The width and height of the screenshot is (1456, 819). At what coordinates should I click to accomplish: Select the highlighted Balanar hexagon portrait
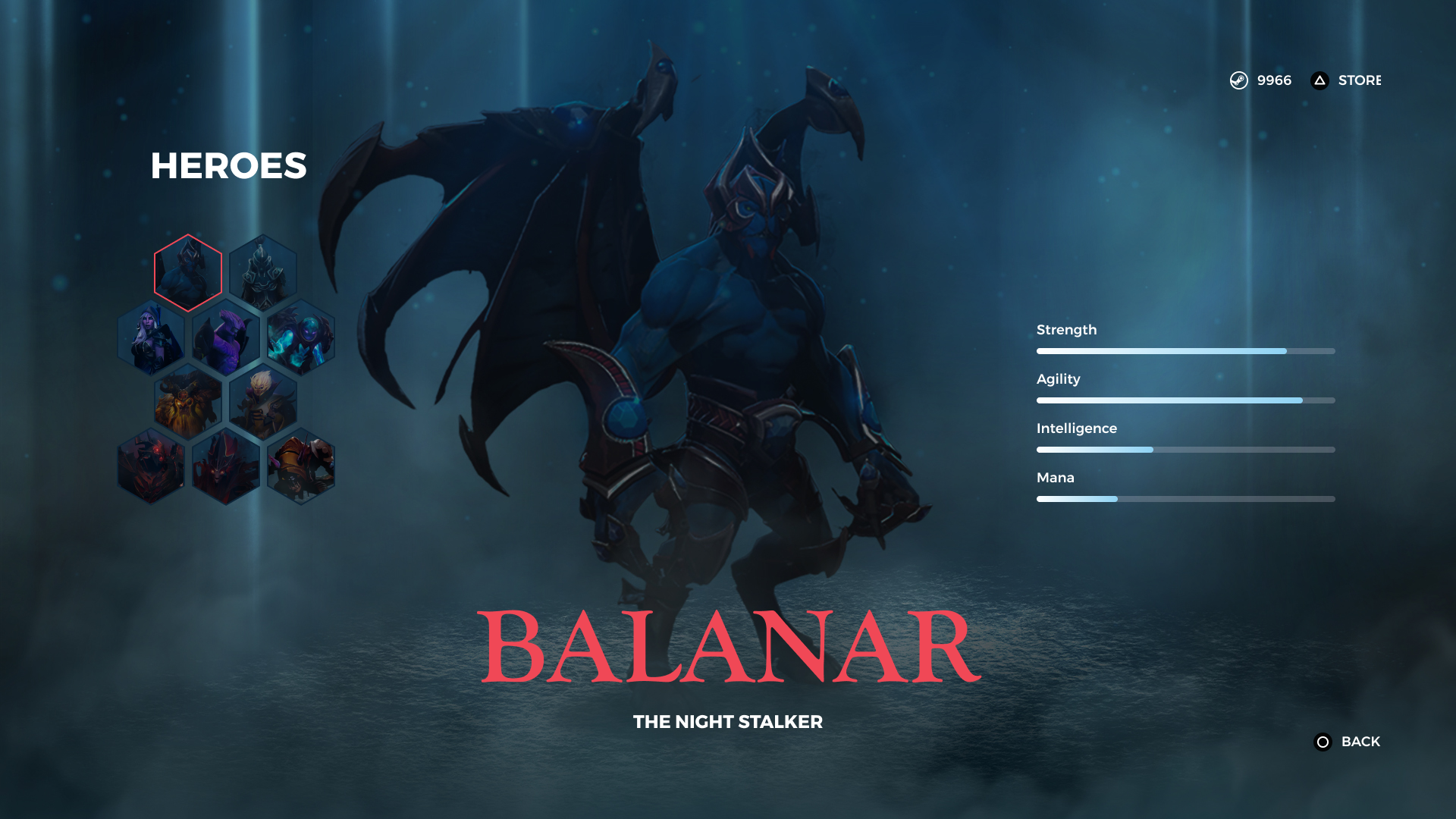point(188,273)
